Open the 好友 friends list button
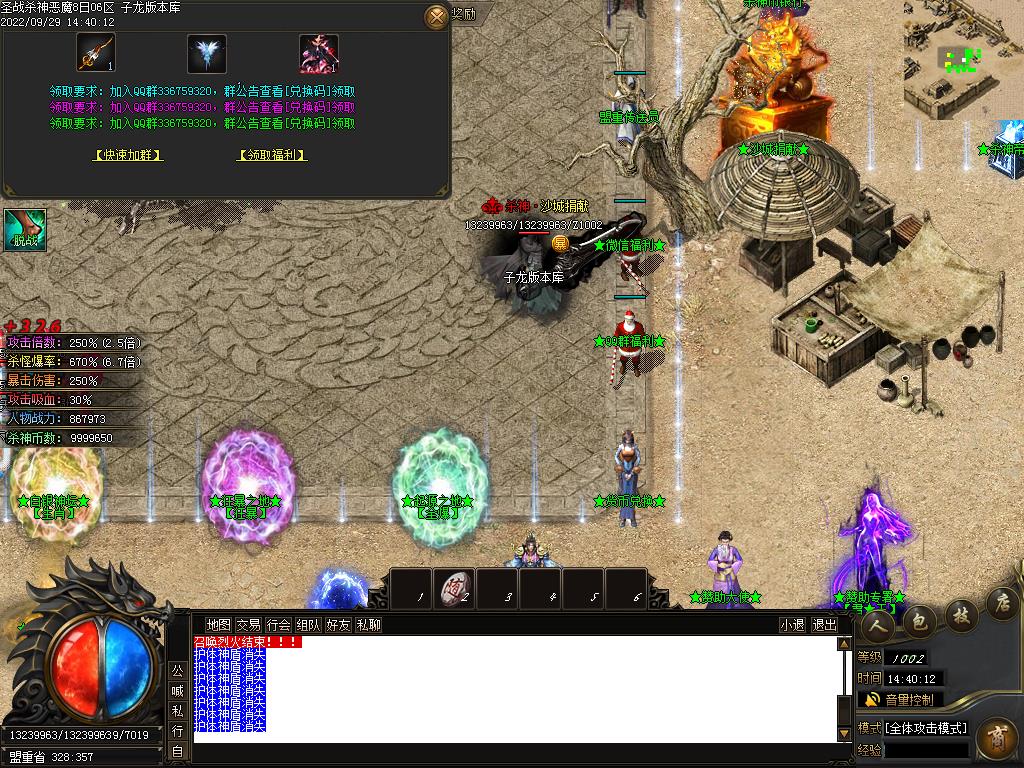The width and height of the screenshot is (1024, 768). 338,625
